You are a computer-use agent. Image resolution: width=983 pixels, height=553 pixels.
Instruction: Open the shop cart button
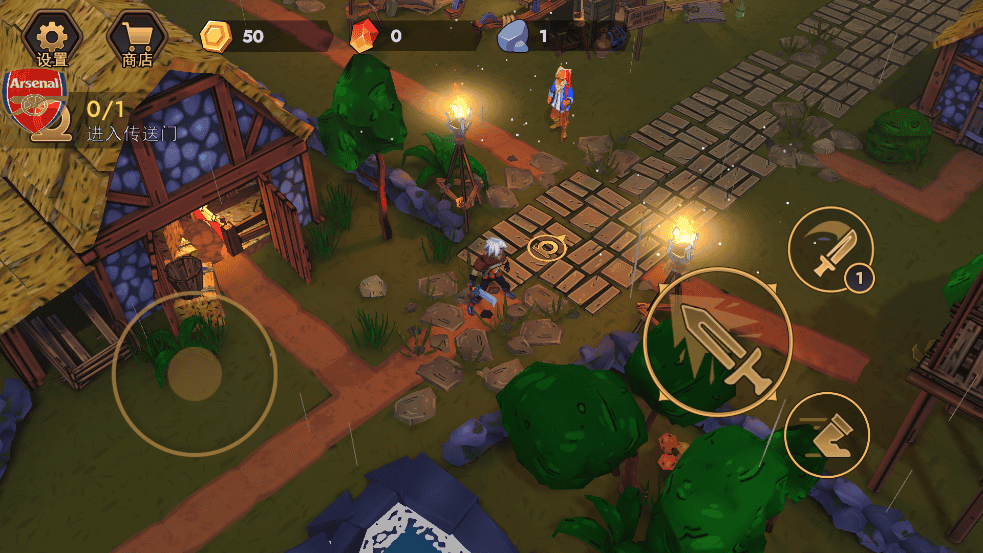coord(137,38)
